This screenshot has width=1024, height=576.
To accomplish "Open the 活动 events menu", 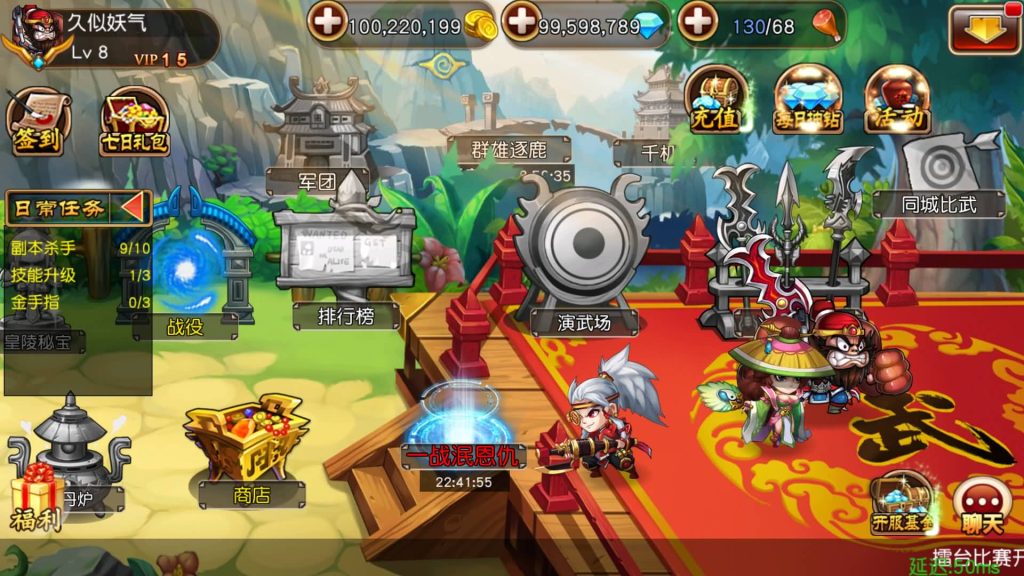I will tap(895, 101).
